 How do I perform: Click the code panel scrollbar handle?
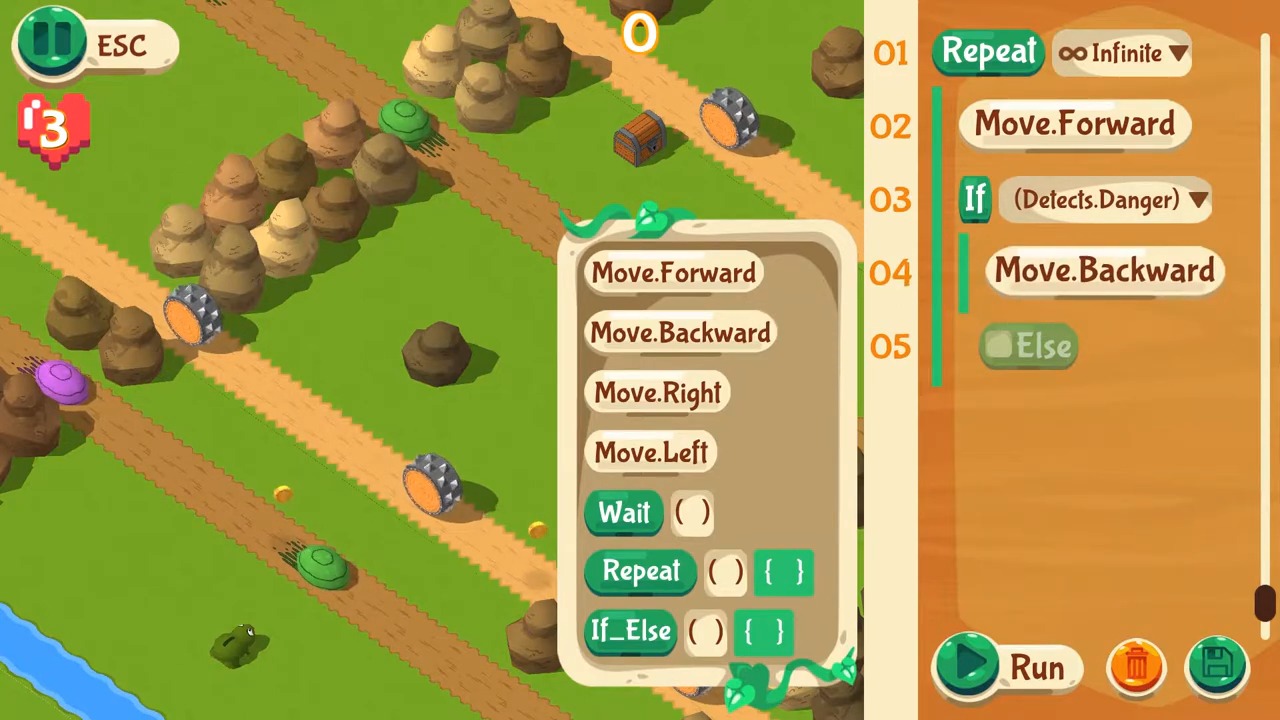(x=1265, y=603)
